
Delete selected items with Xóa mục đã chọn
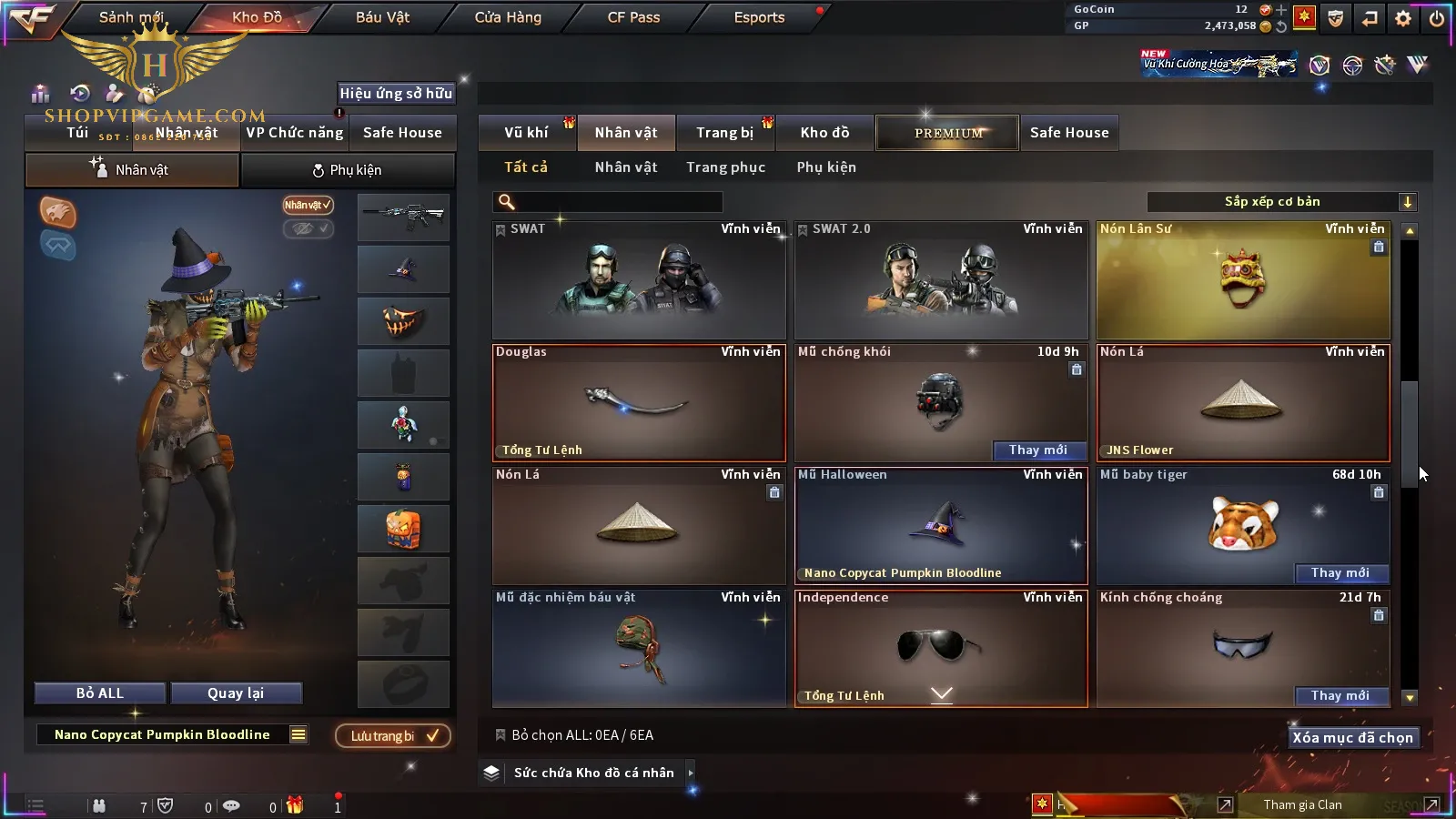pyautogui.click(x=1352, y=738)
